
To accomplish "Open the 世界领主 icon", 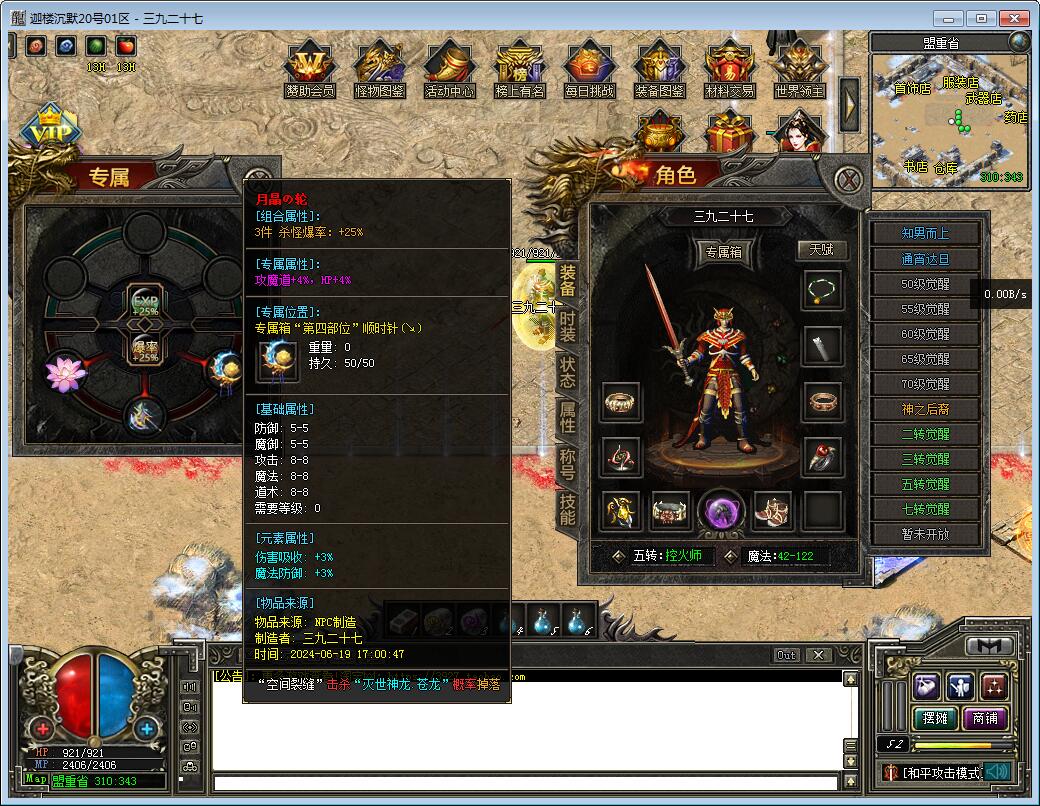I will pos(799,68).
